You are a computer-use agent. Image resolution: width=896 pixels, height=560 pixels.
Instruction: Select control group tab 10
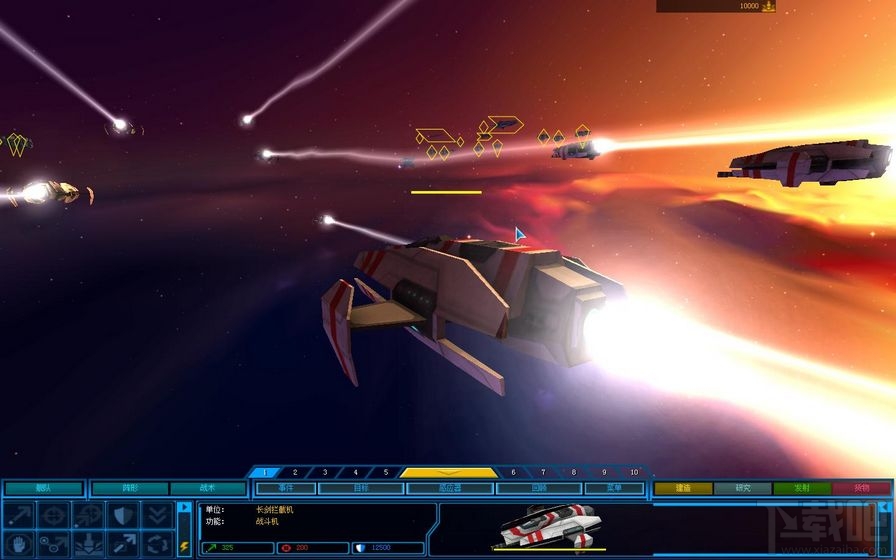633,472
